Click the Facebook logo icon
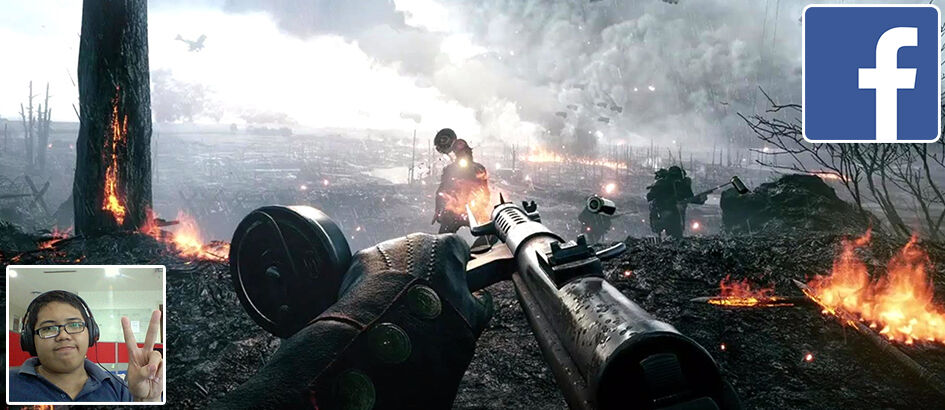 [871, 73]
